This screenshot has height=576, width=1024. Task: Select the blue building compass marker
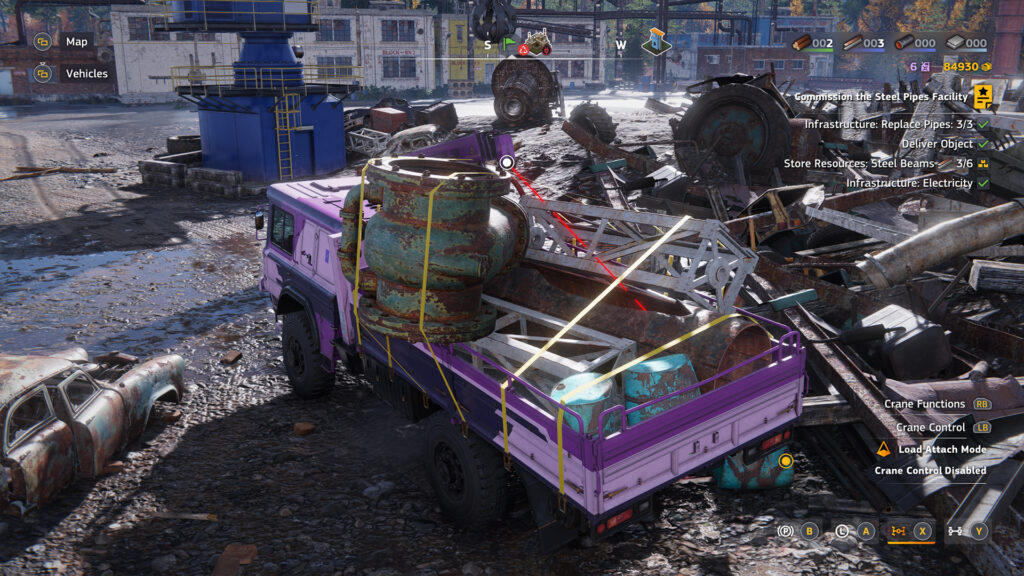[x=656, y=40]
